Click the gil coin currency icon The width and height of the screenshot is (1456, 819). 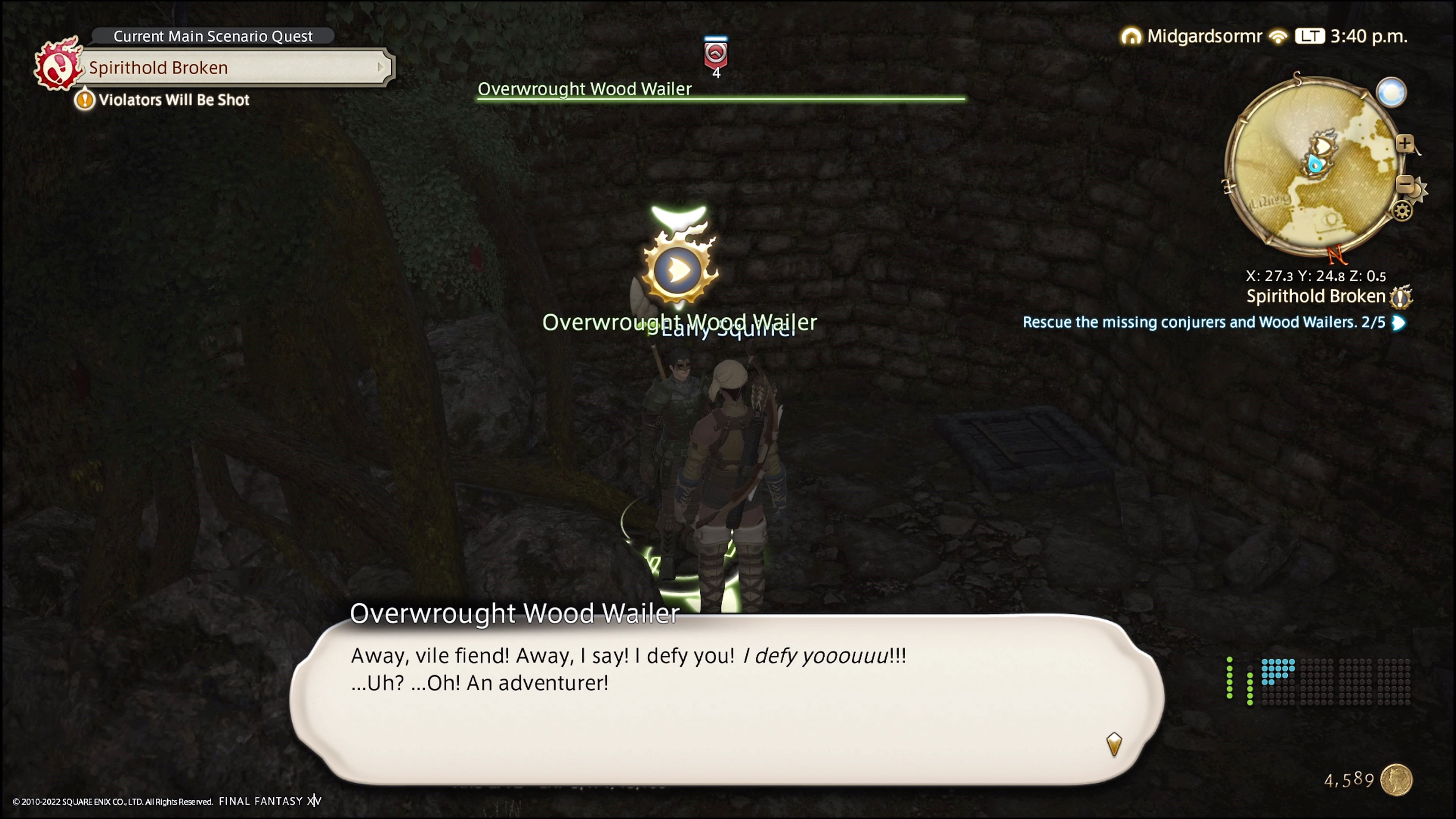pos(1396,780)
